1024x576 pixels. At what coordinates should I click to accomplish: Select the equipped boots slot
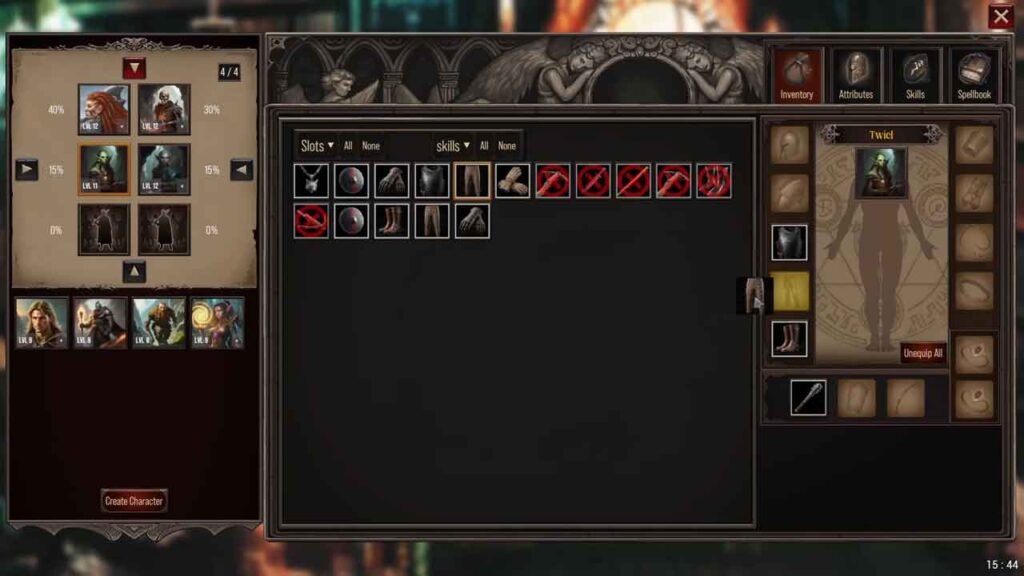pyautogui.click(x=789, y=339)
